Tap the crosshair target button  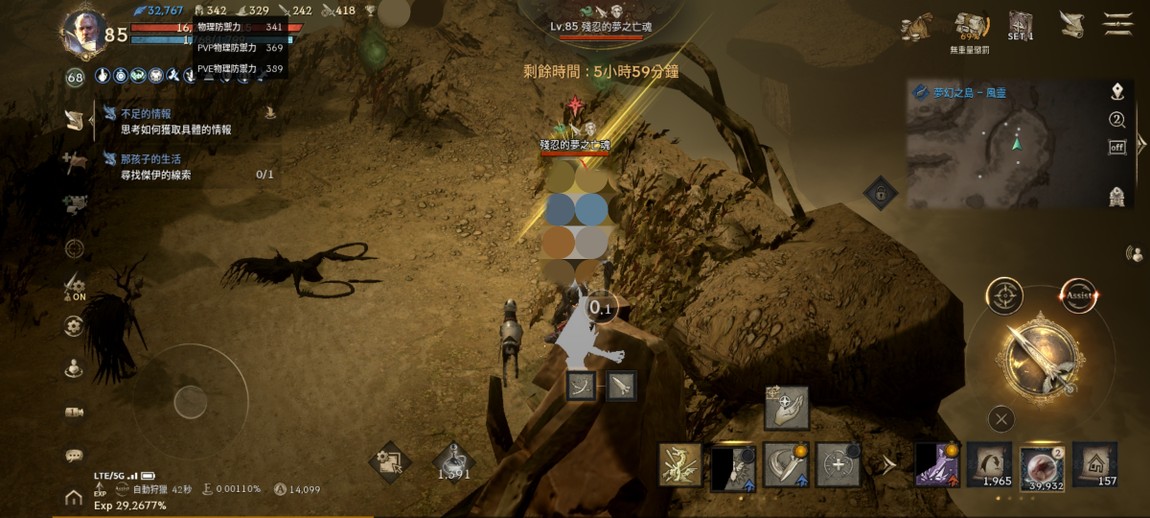tap(1004, 296)
